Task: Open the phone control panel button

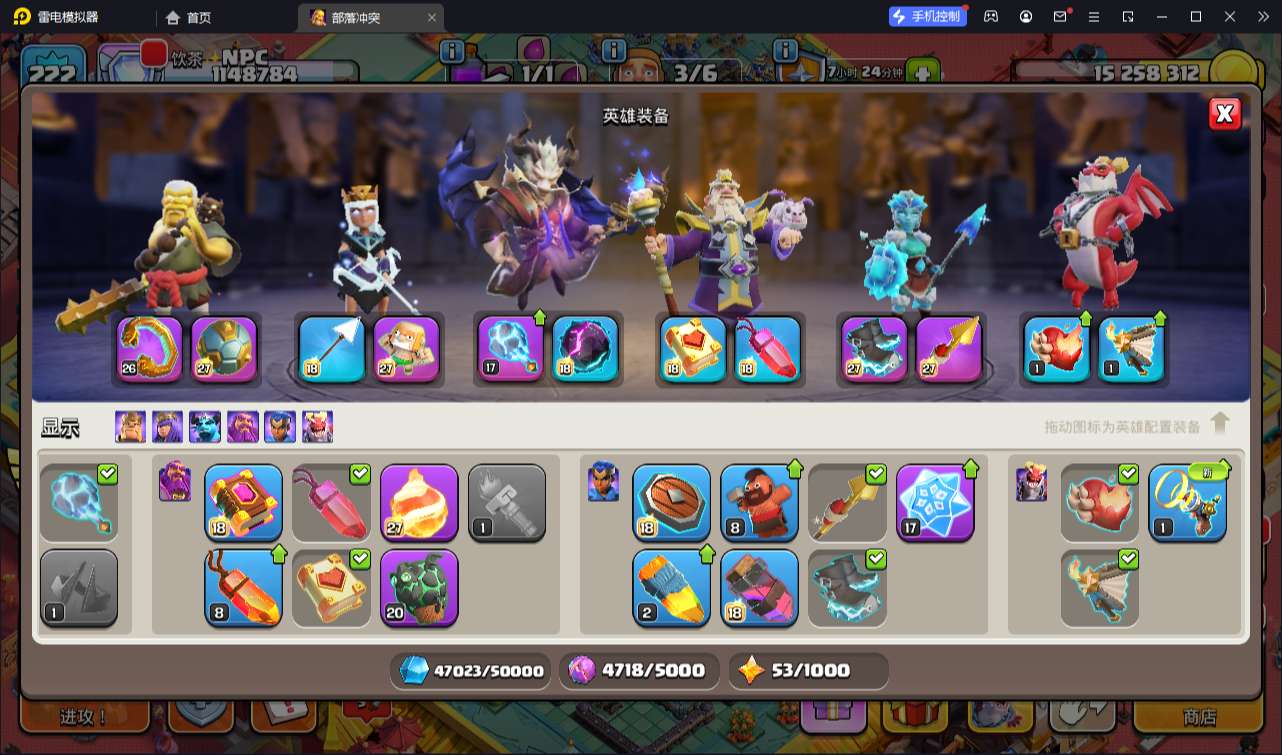Action: [928, 17]
